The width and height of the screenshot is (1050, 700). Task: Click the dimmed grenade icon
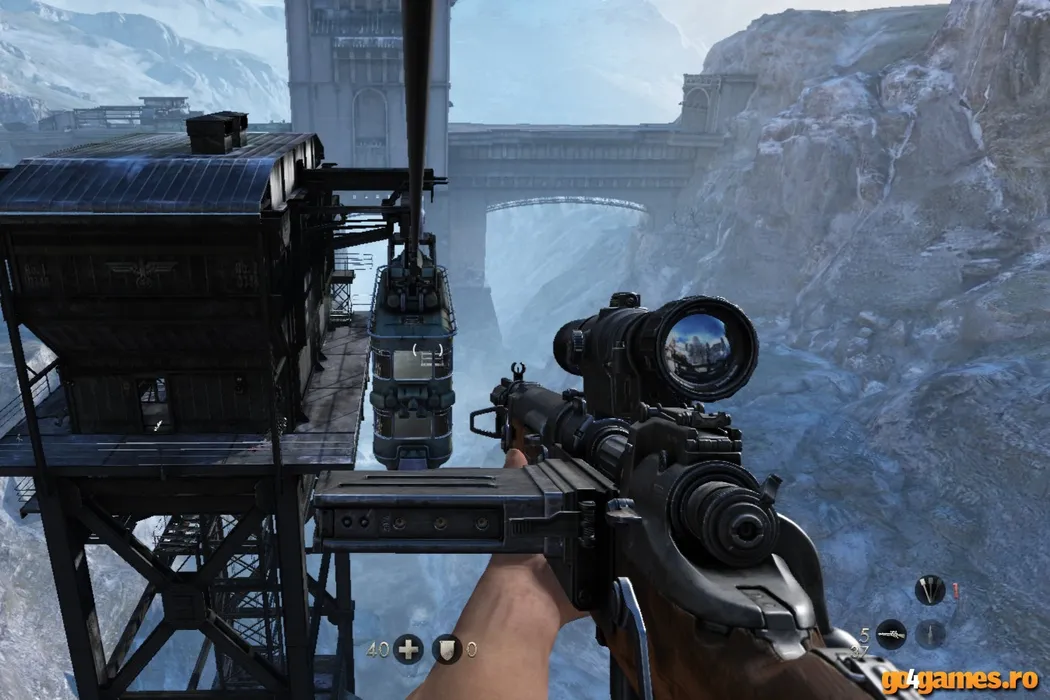[x=930, y=634]
